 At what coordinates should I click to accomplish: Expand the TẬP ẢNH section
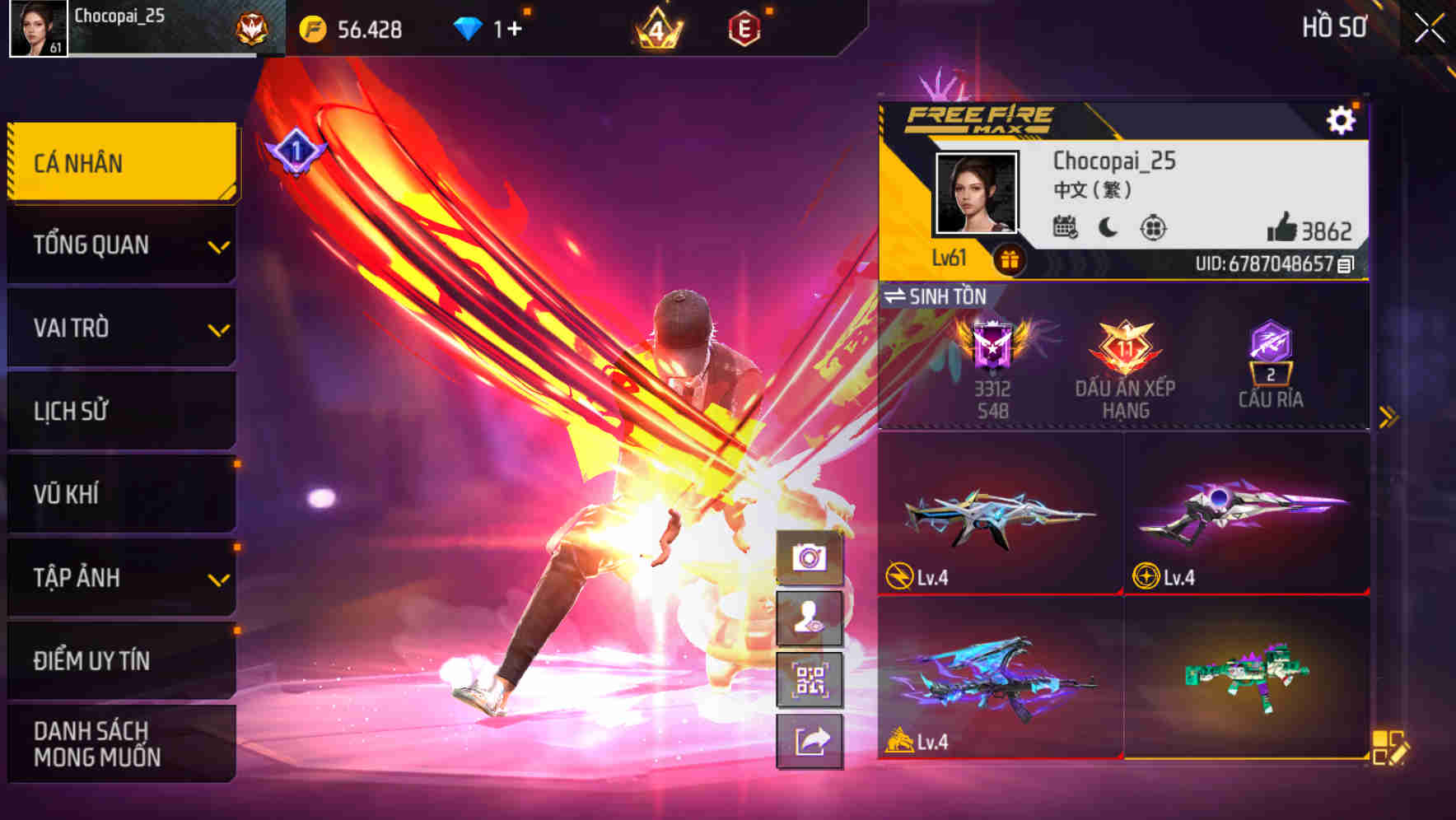pos(120,578)
